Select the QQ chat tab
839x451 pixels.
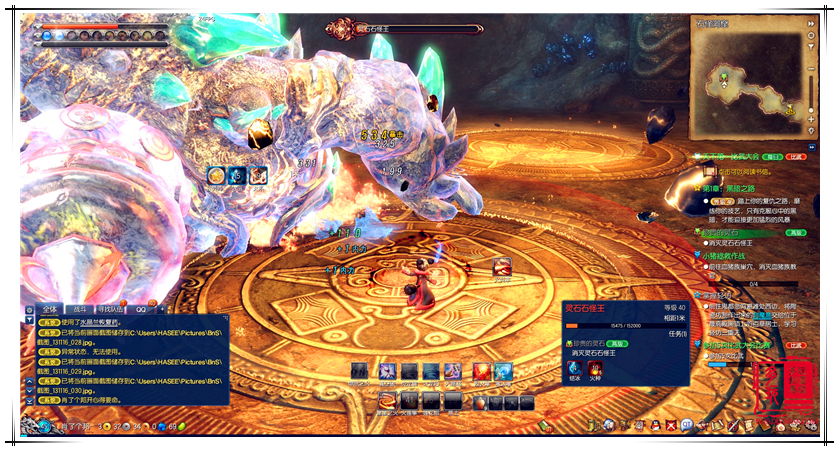point(141,309)
